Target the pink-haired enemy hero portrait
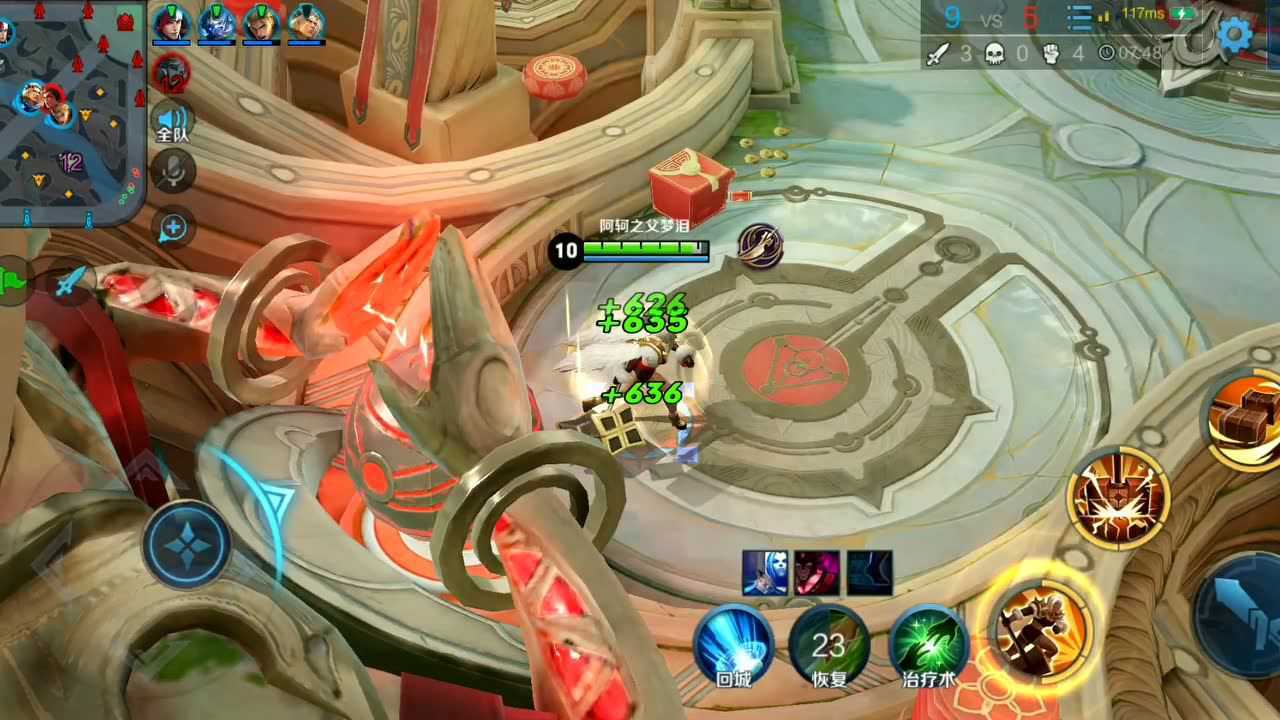Image resolution: width=1280 pixels, height=720 pixels. point(817,573)
